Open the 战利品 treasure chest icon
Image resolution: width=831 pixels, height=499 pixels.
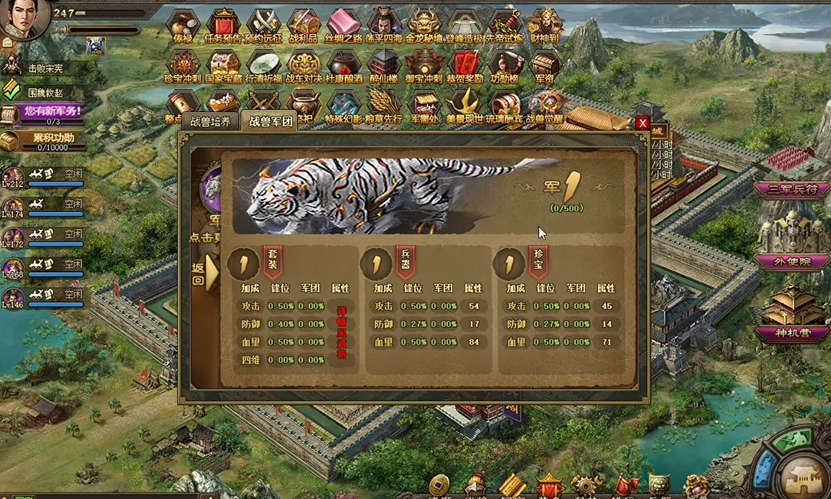click(x=302, y=24)
